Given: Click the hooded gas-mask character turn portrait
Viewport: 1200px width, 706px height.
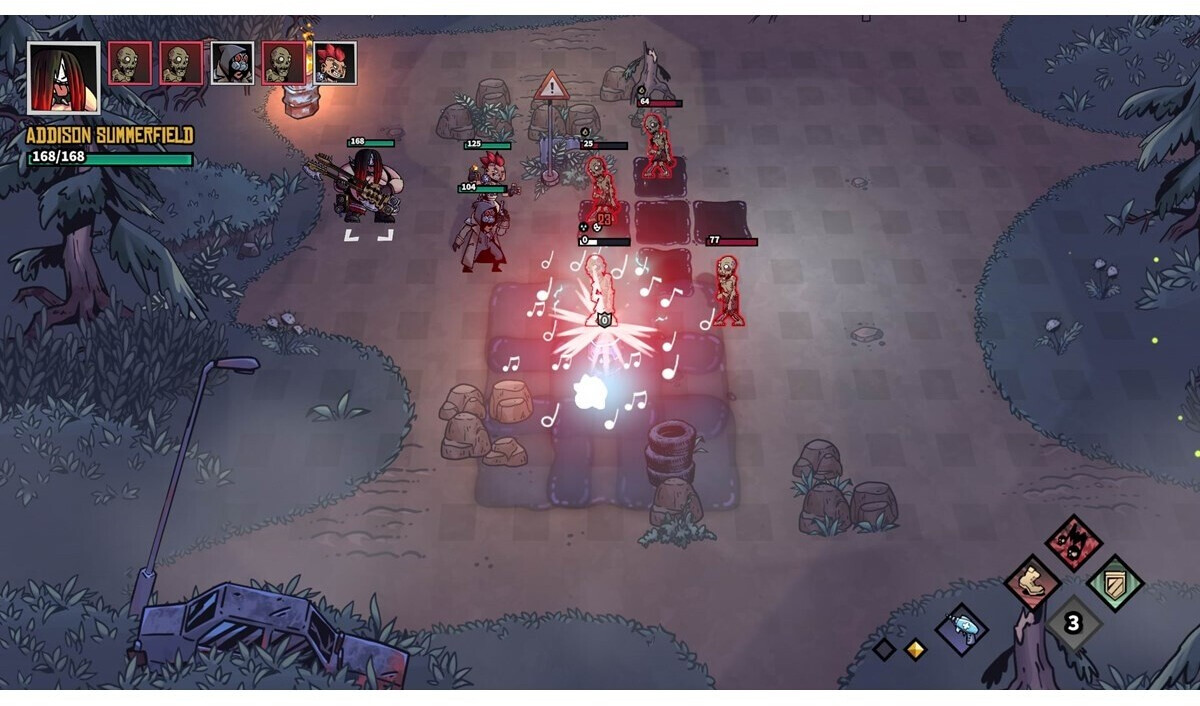Looking at the screenshot, I should (x=232, y=63).
